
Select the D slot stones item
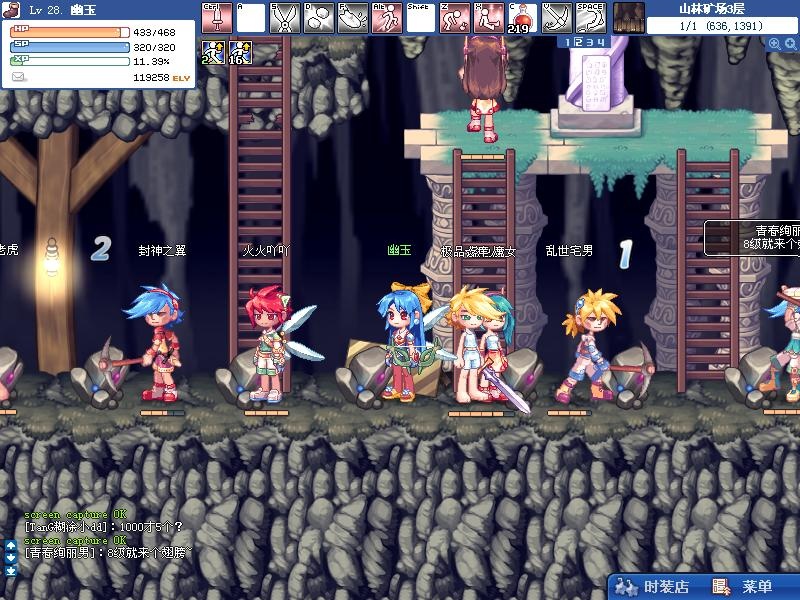click(x=318, y=17)
